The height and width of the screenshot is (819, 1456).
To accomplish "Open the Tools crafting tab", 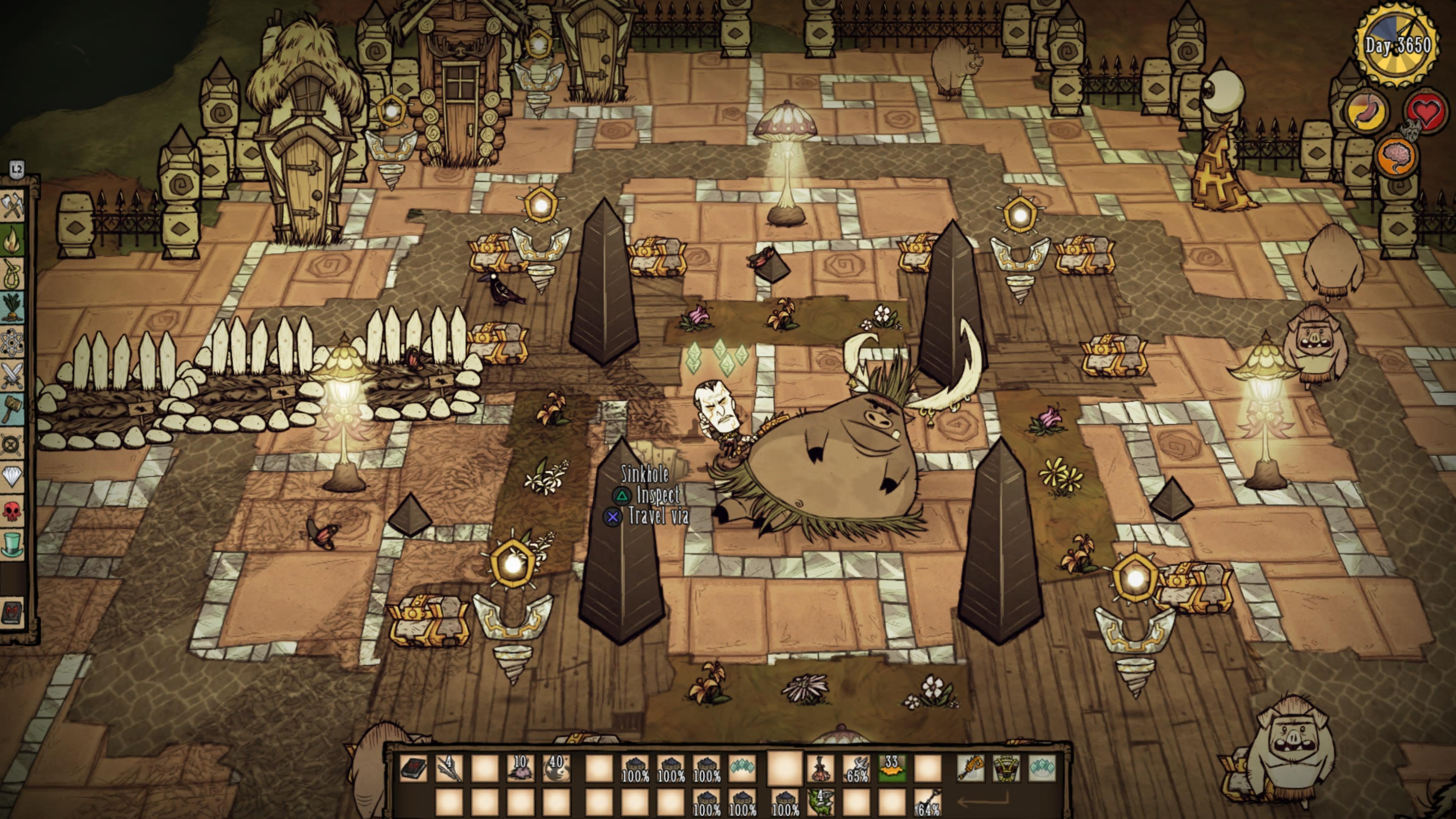I will click(x=13, y=205).
